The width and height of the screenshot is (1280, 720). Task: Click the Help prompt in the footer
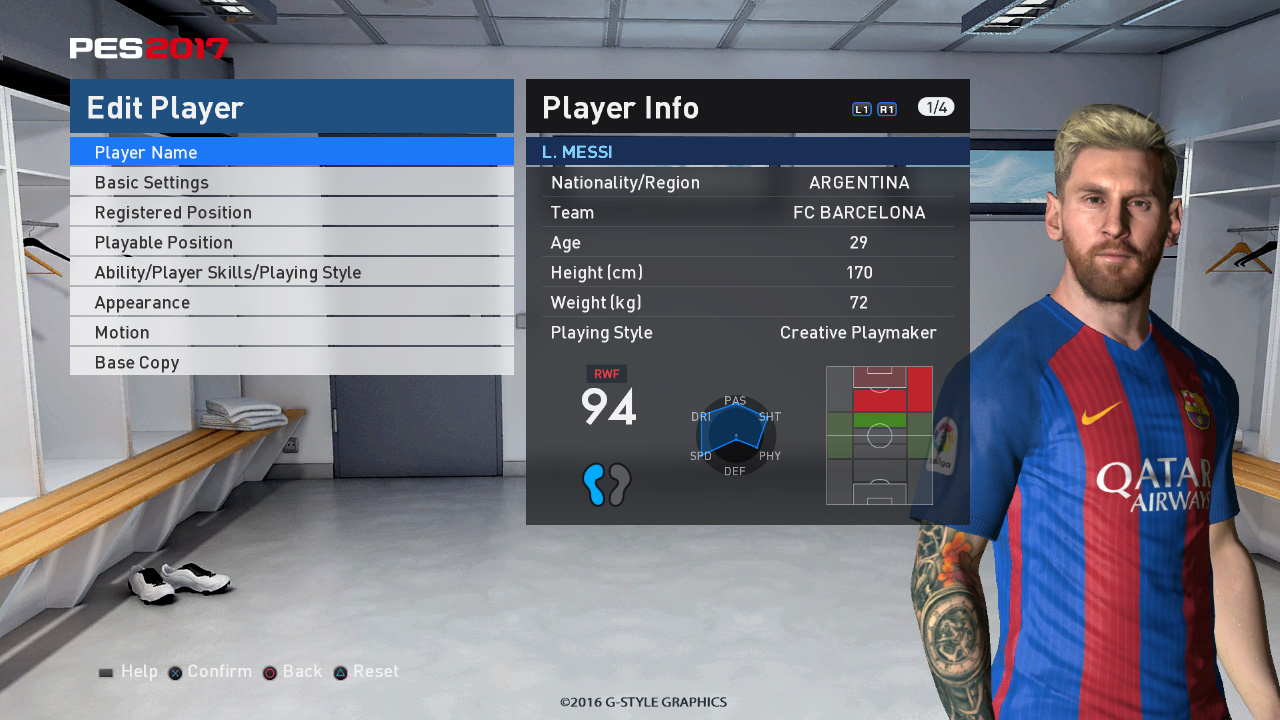tap(128, 671)
